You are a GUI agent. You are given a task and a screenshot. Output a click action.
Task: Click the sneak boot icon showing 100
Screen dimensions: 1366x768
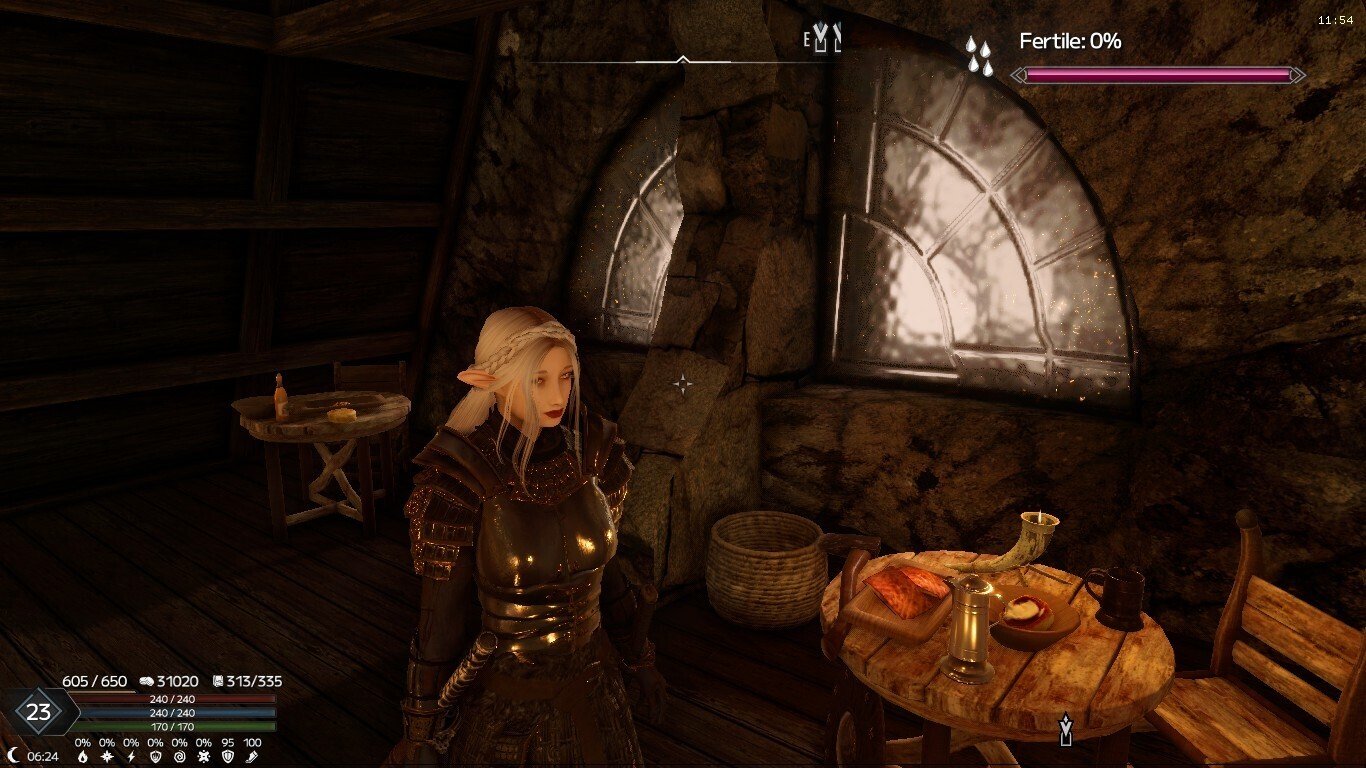pos(253,756)
